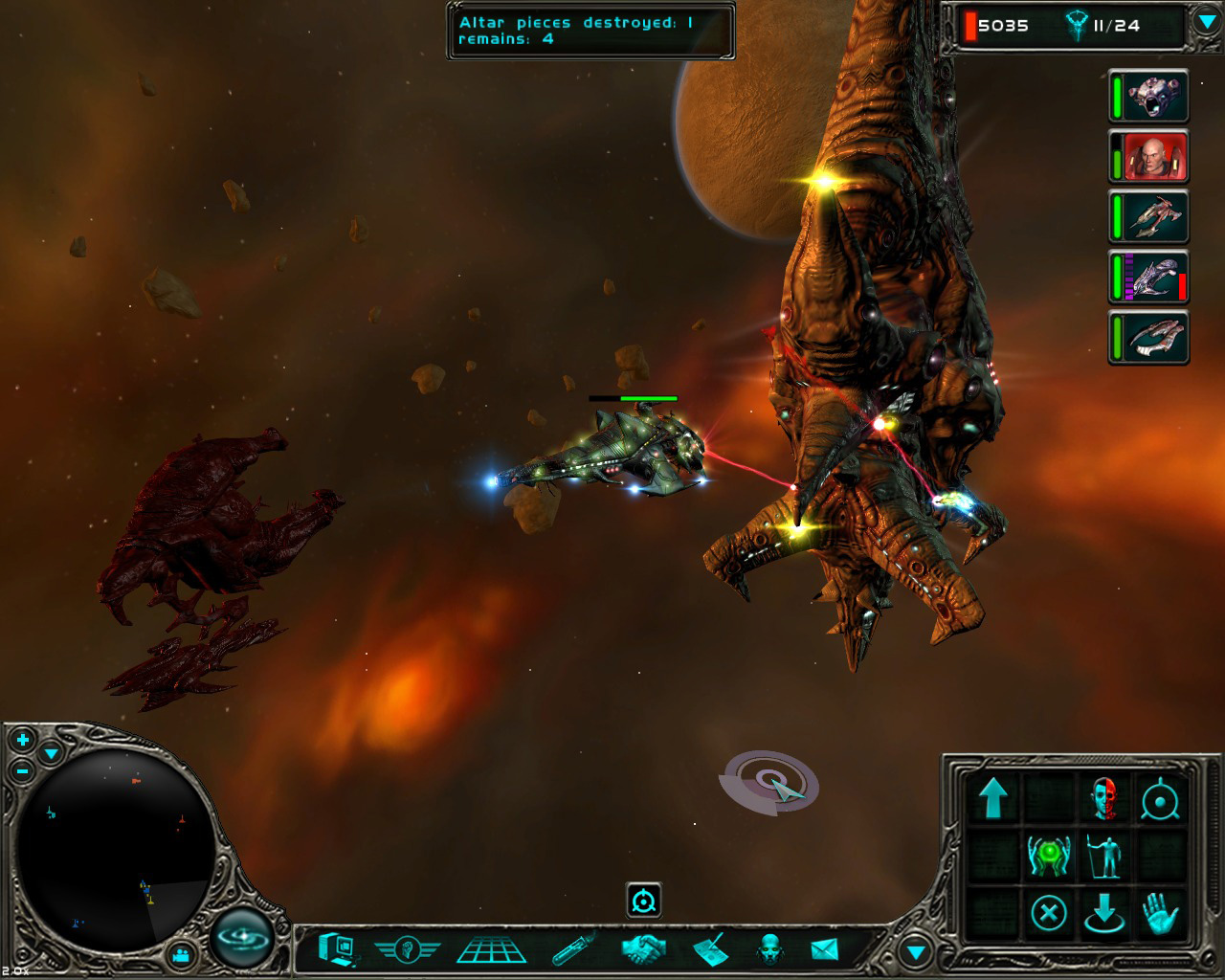Viewport: 1225px width, 980px height.
Task: Zoom out the minimap with minus button
Action: coord(23,771)
